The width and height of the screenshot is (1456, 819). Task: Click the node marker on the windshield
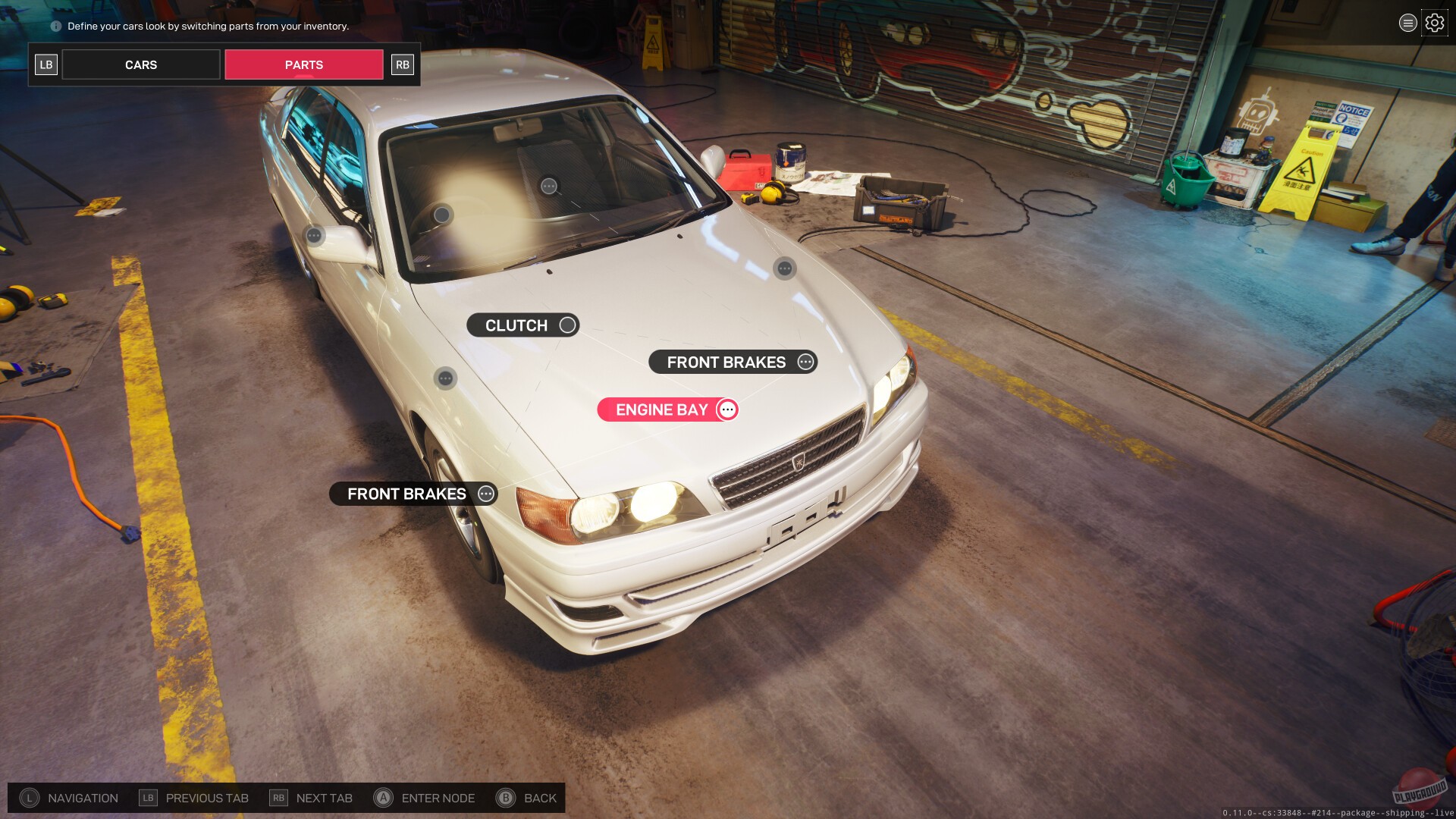click(548, 187)
